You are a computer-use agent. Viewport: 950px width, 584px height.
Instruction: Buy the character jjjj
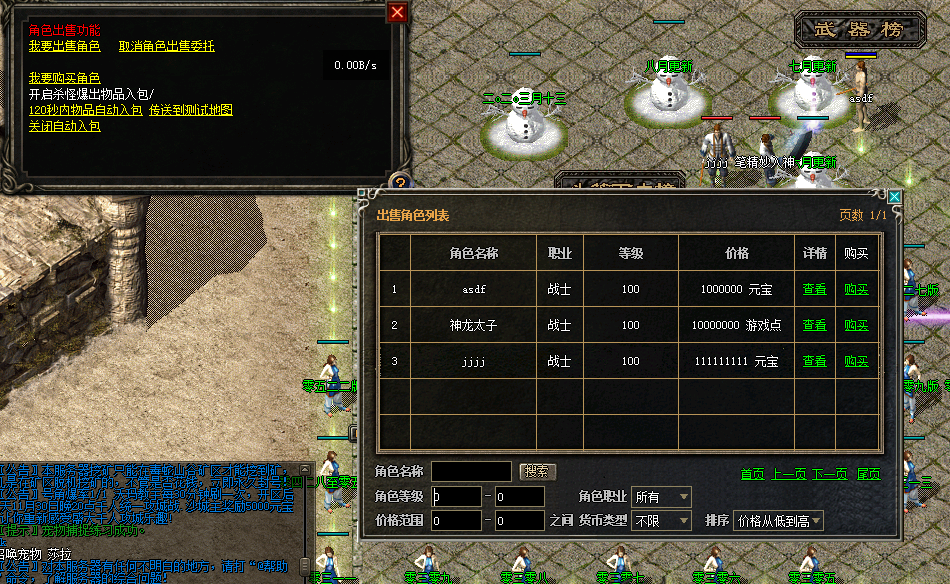[x=856, y=362]
